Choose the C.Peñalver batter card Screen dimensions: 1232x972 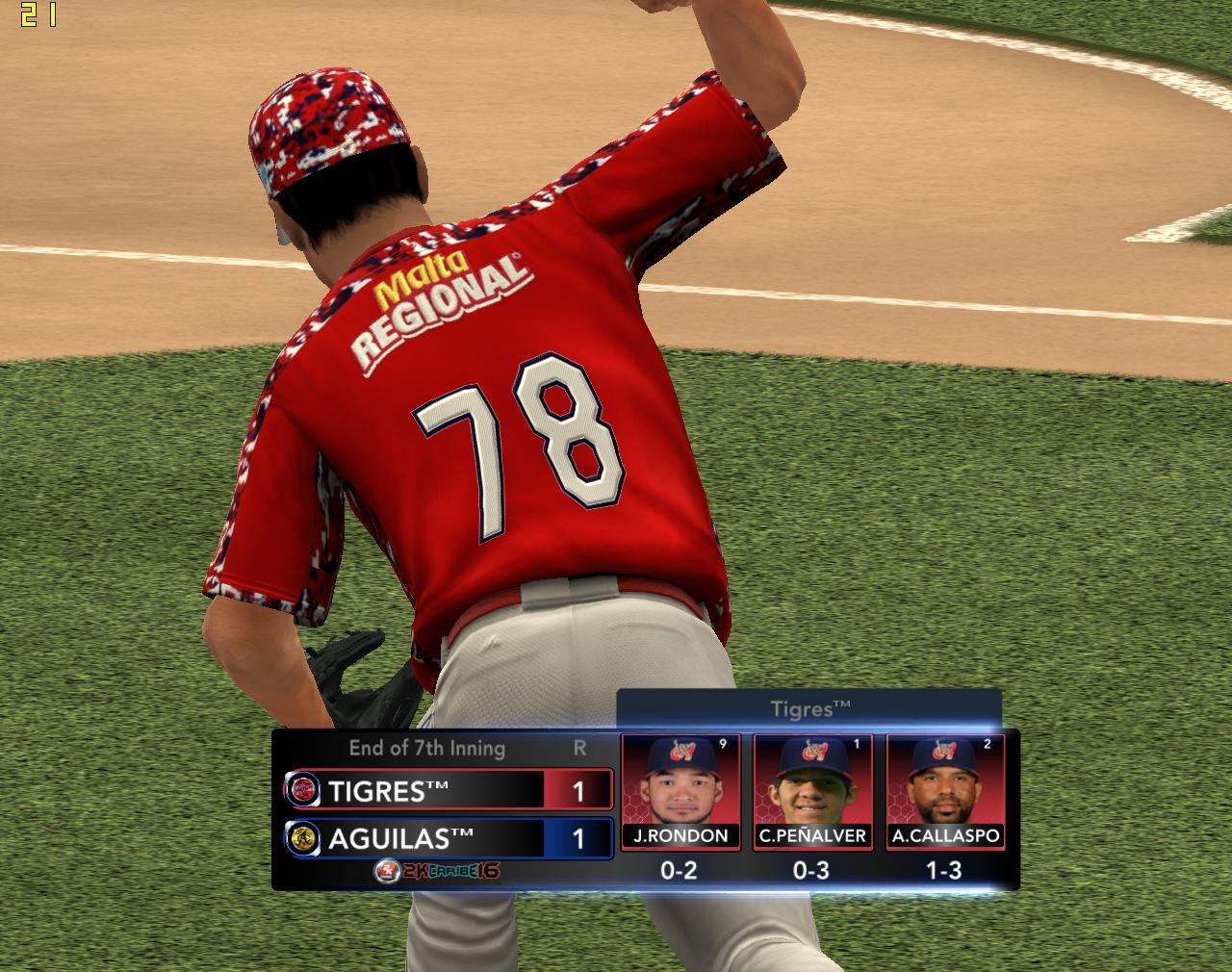(812, 791)
